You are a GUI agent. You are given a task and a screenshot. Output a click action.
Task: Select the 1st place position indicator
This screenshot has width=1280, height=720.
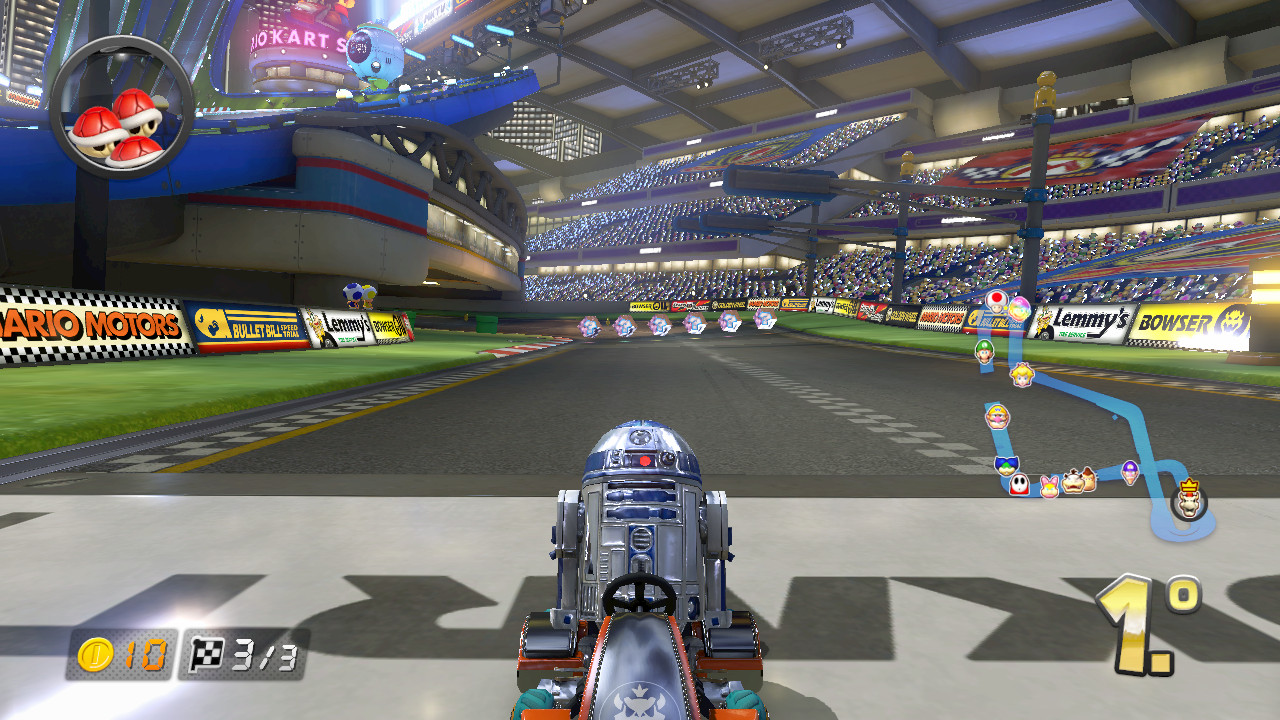pos(1156,615)
